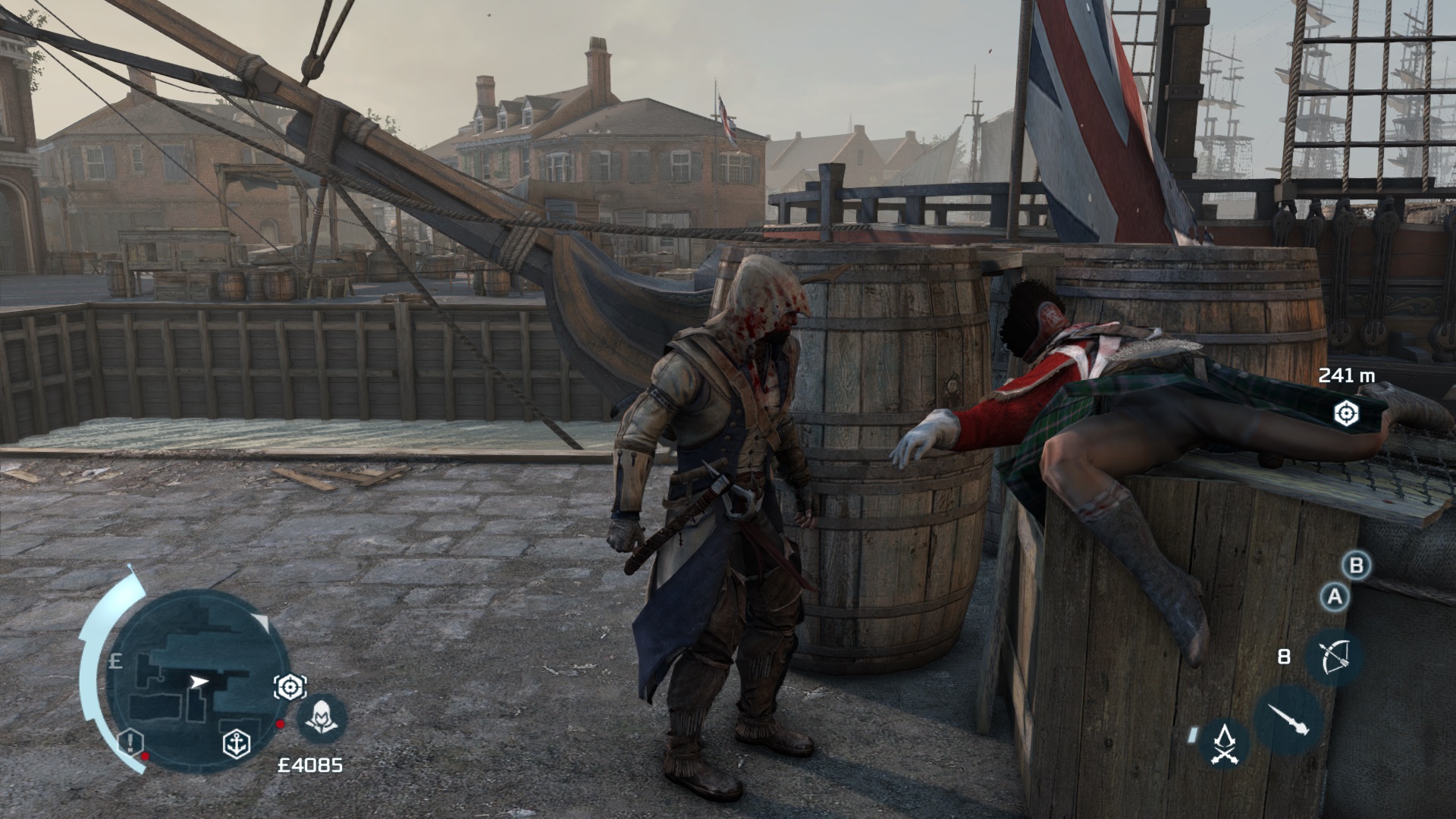The image size is (1456, 819).
Task: Select the target objective icon beside minimap
Action: (x=289, y=686)
